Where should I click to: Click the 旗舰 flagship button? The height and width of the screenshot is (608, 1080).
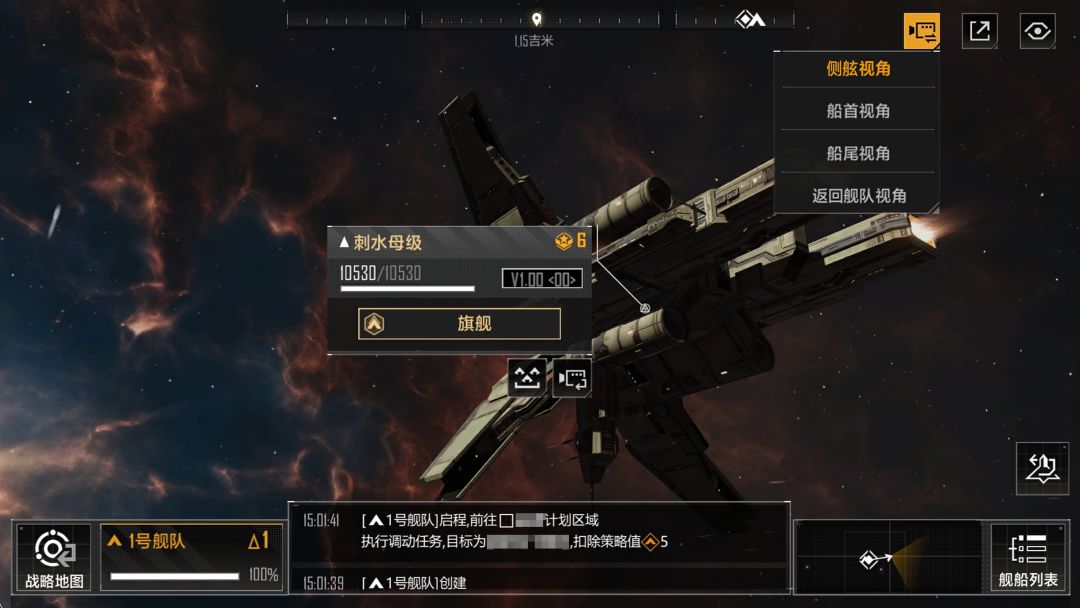(x=459, y=324)
